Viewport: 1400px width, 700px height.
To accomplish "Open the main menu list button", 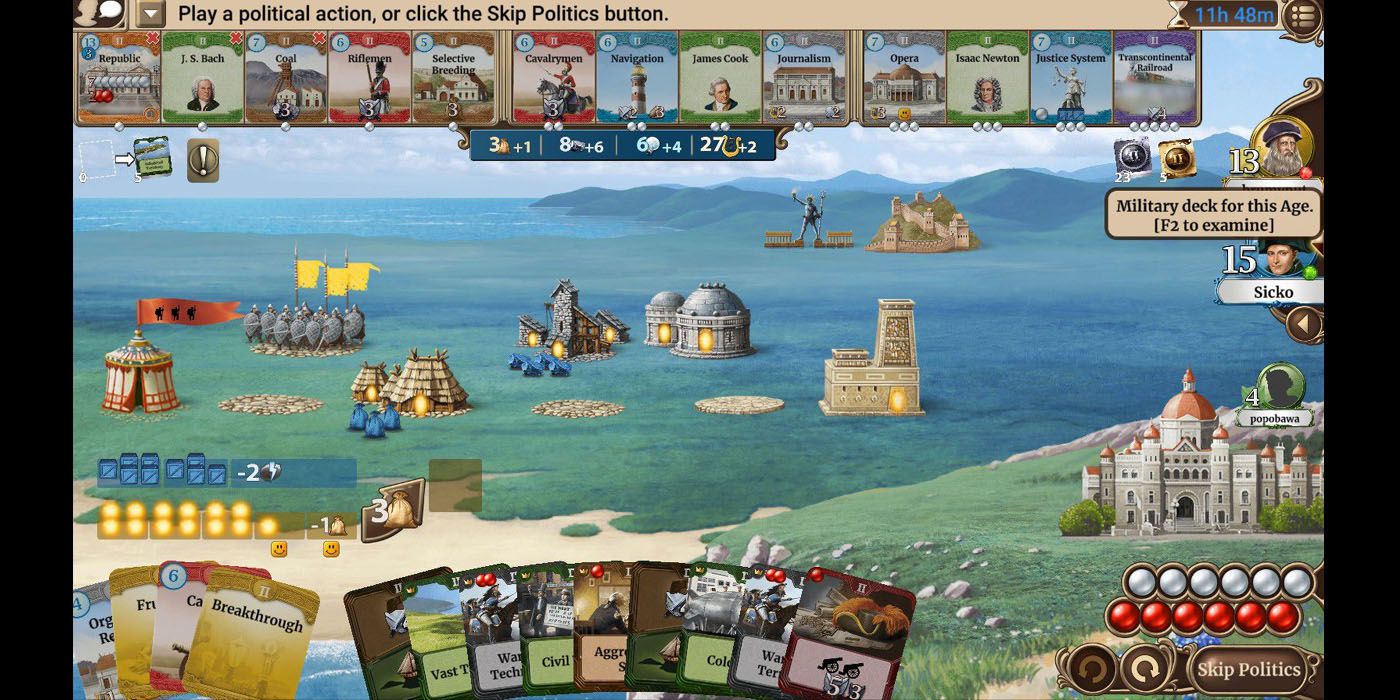I will 1302,15.
